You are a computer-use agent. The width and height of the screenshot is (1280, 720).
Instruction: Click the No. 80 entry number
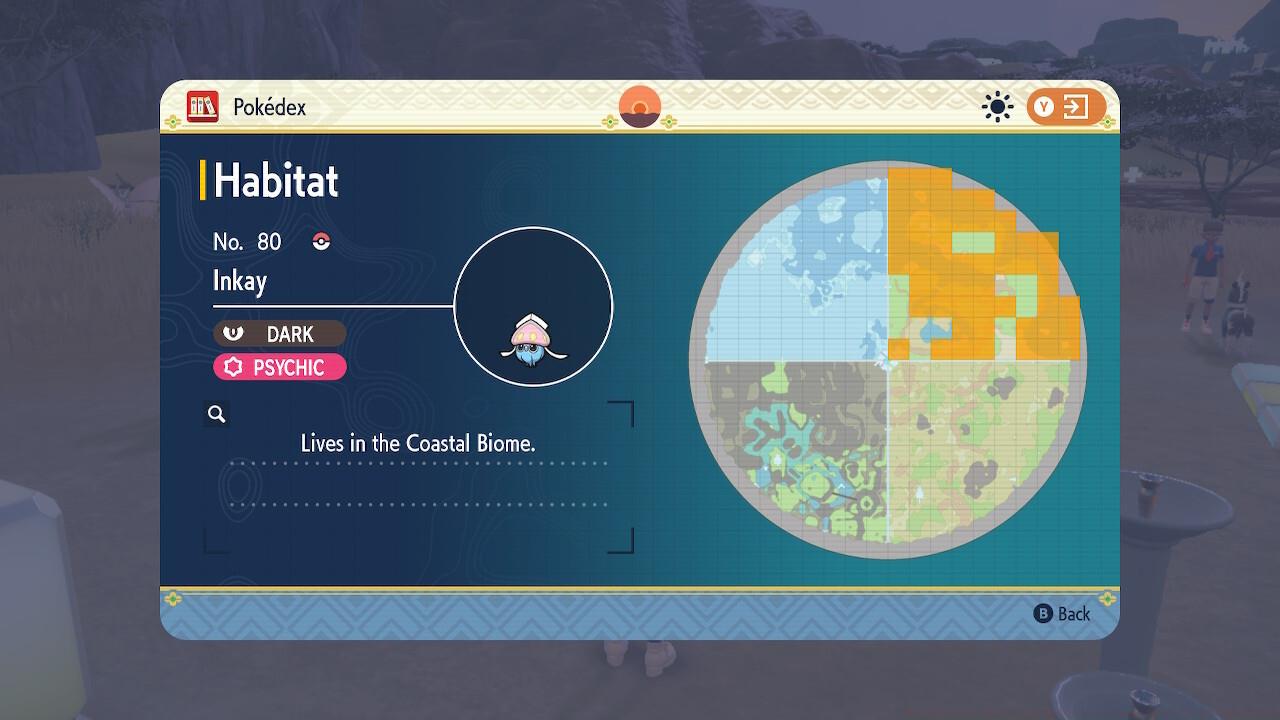point(246,241)
